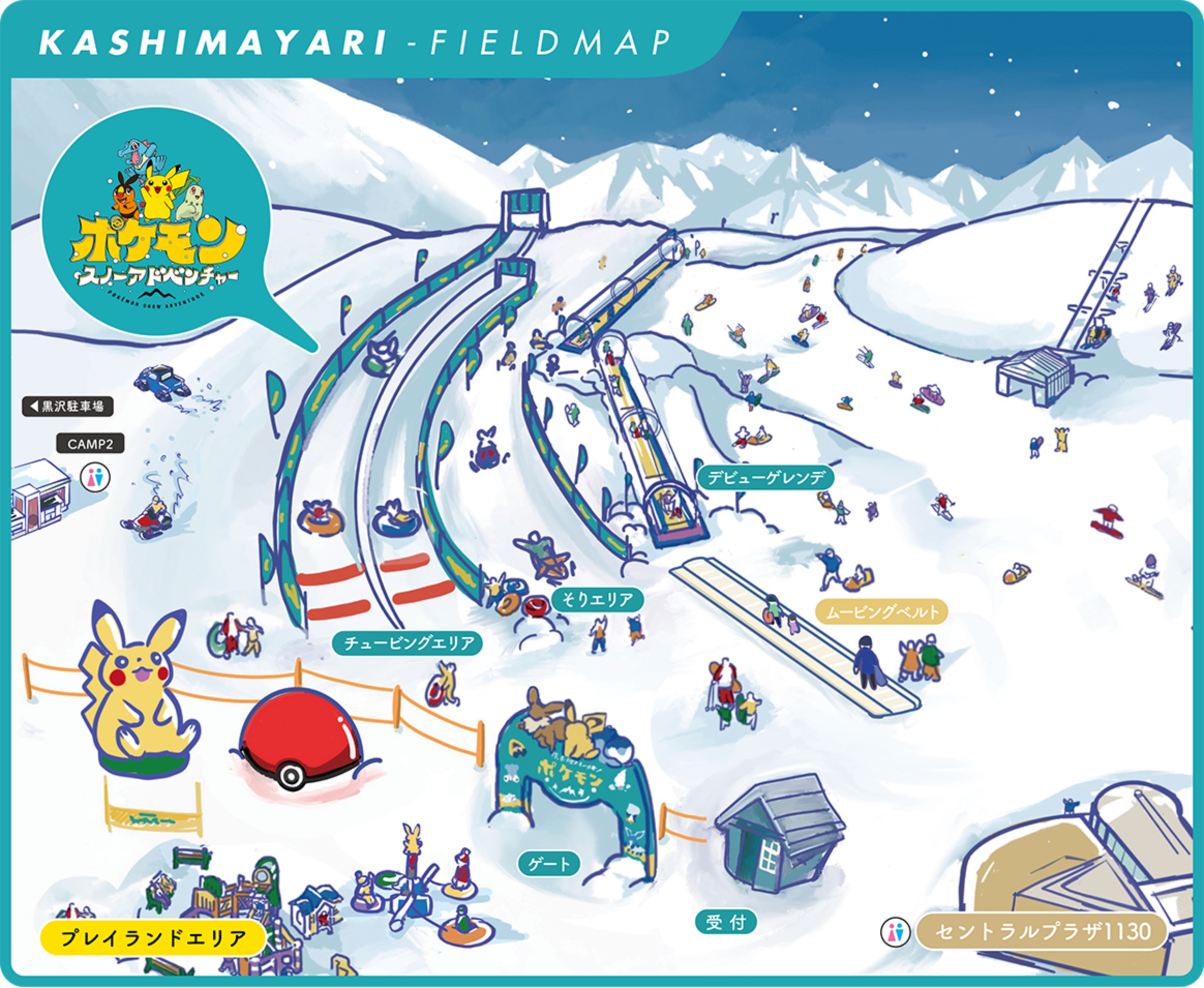Choose the デビューゲレンデ map label

click(766, 477)
